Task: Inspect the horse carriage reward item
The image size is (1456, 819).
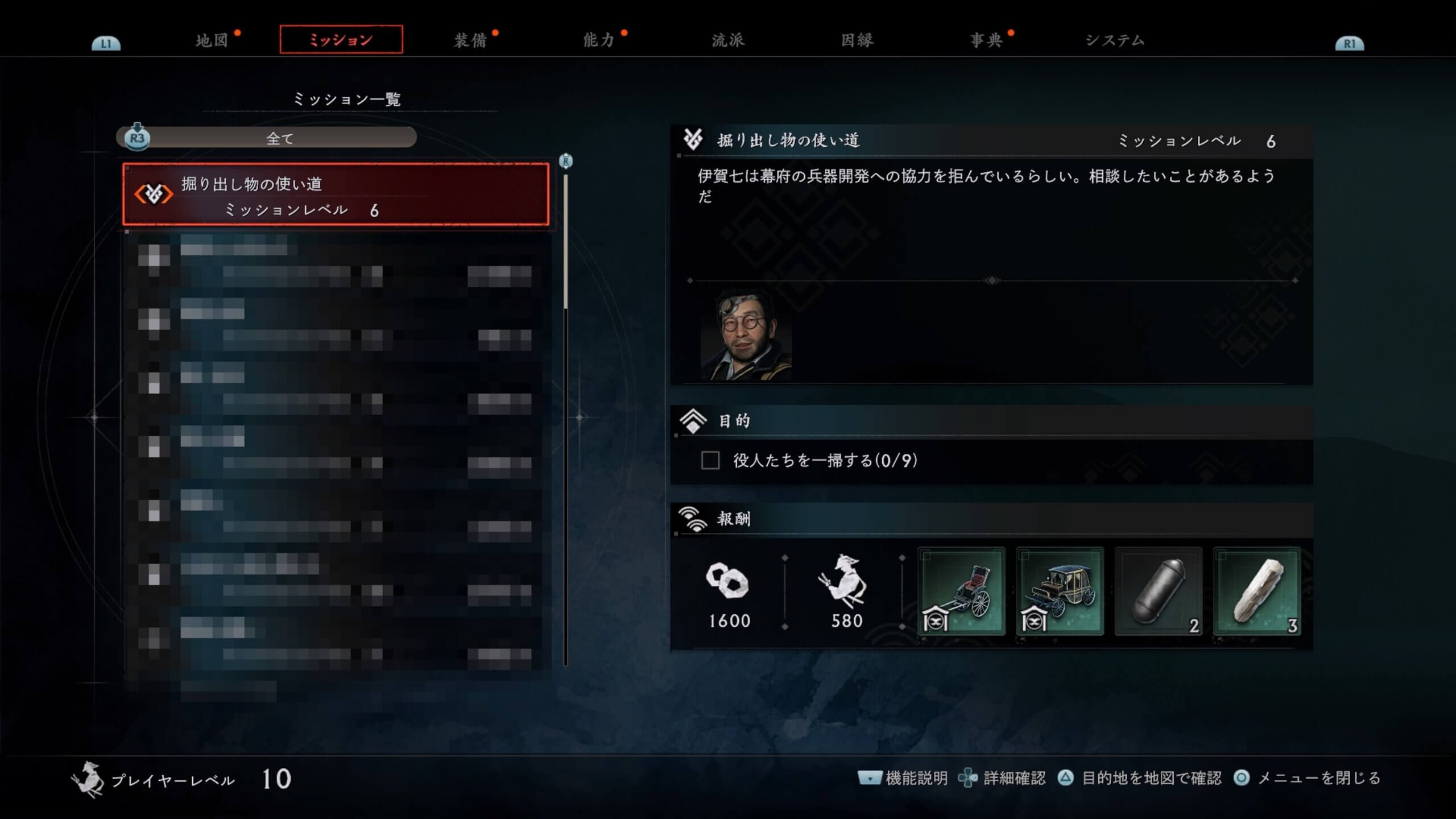Action: tap(1060, 591)
